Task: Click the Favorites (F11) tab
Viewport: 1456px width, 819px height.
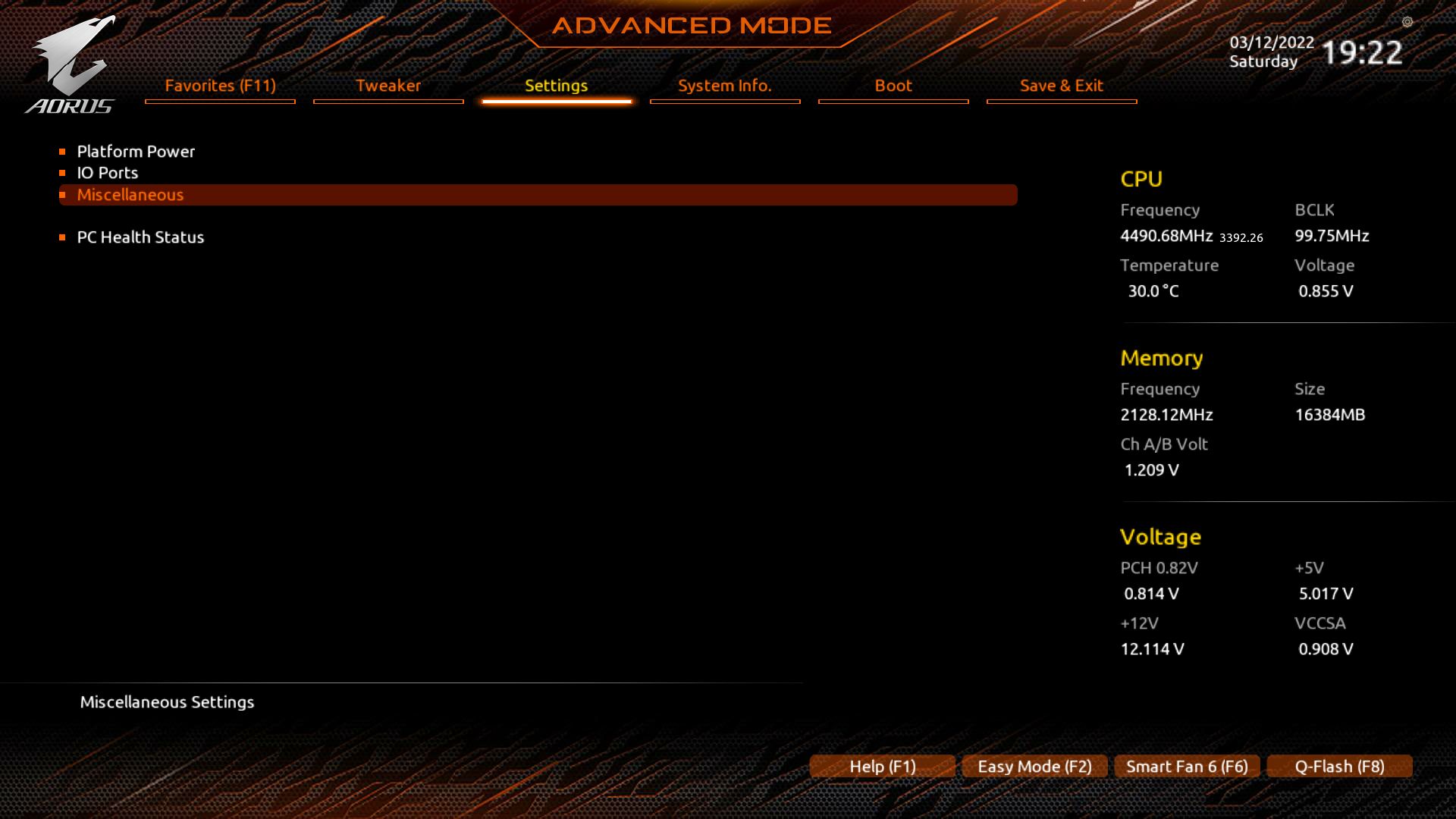Action: pos(219,86)
